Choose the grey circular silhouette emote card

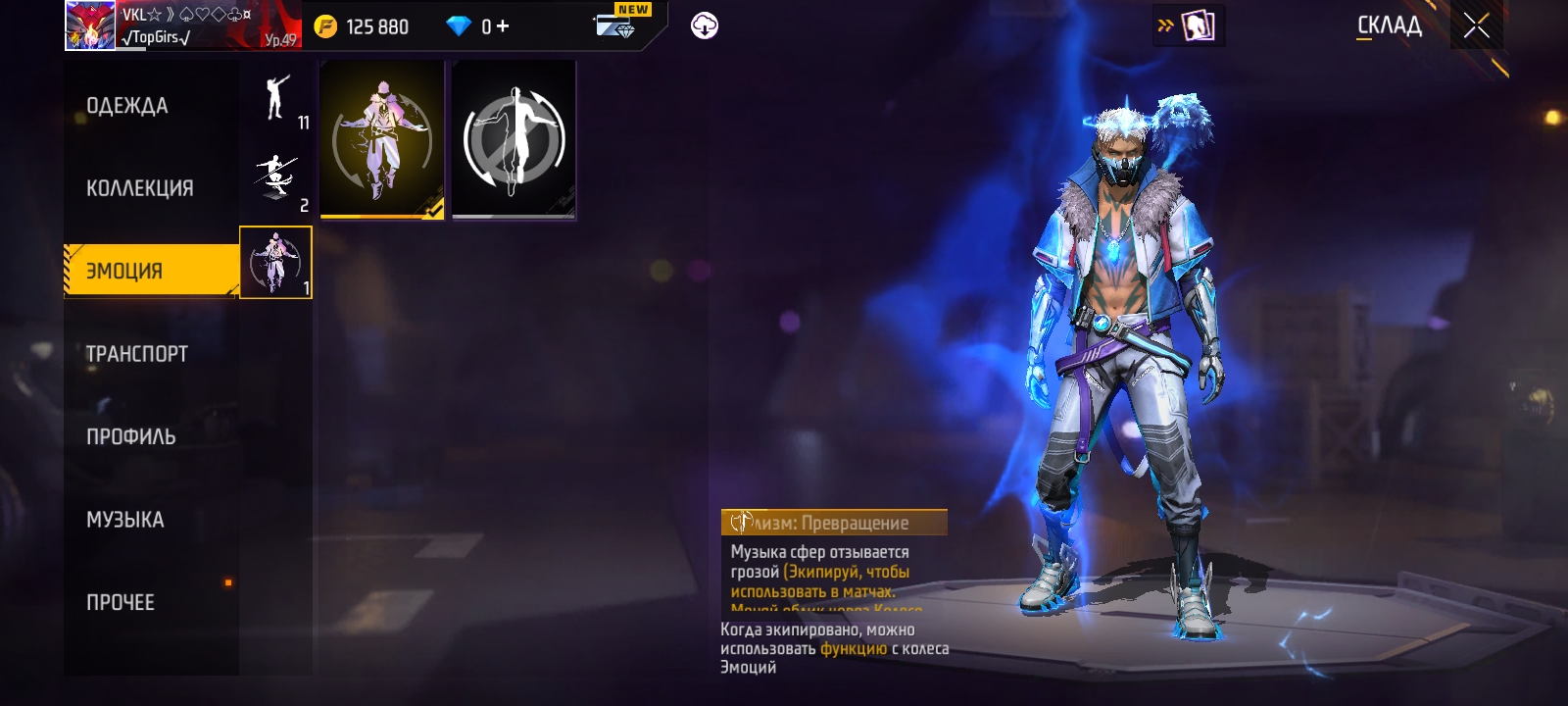pos(514,140)
